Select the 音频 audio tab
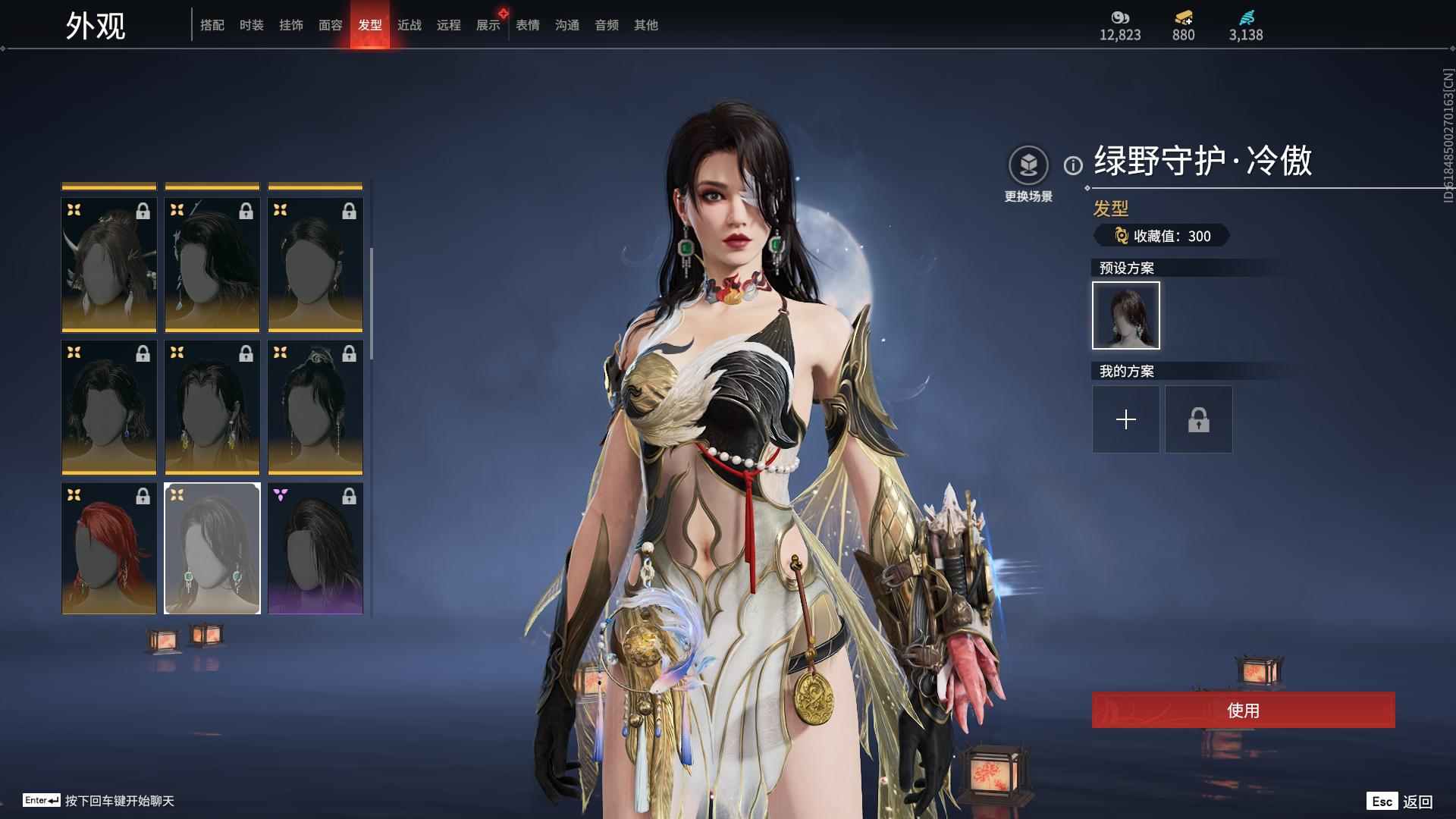The image size is (1456, 819). point(607,25)
